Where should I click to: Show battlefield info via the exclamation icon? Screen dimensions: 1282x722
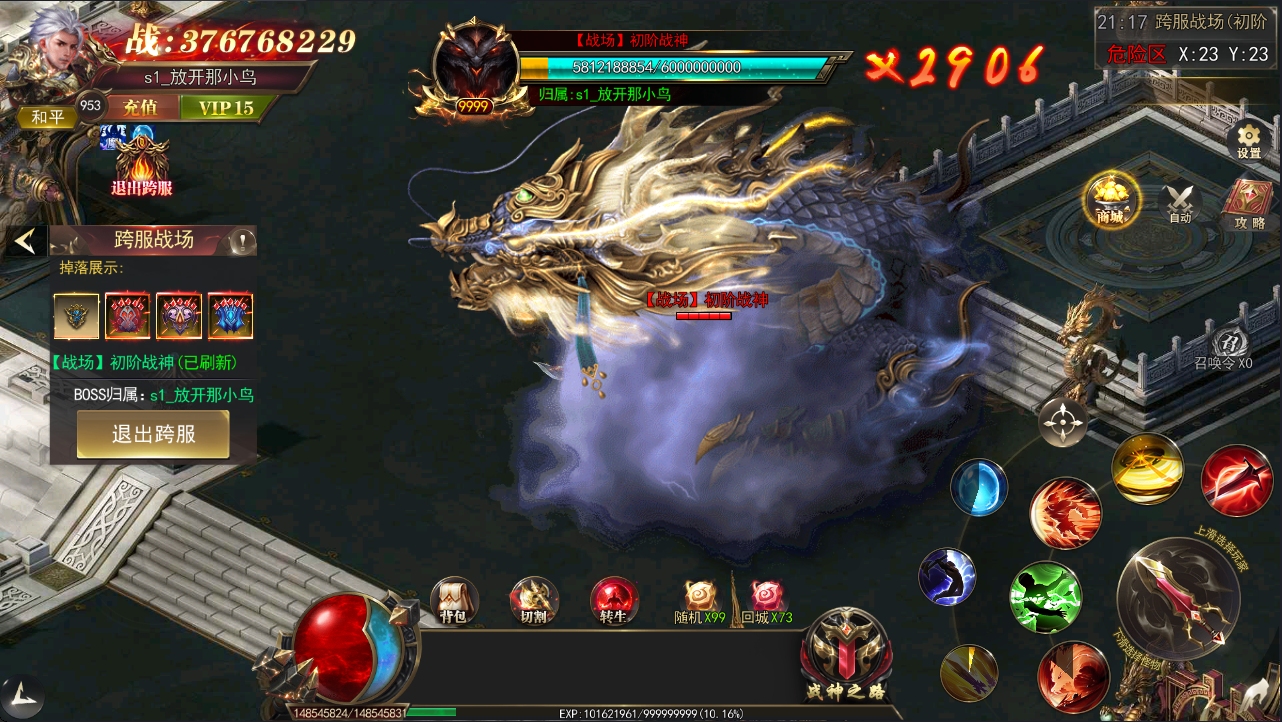(x=242, y=241)
